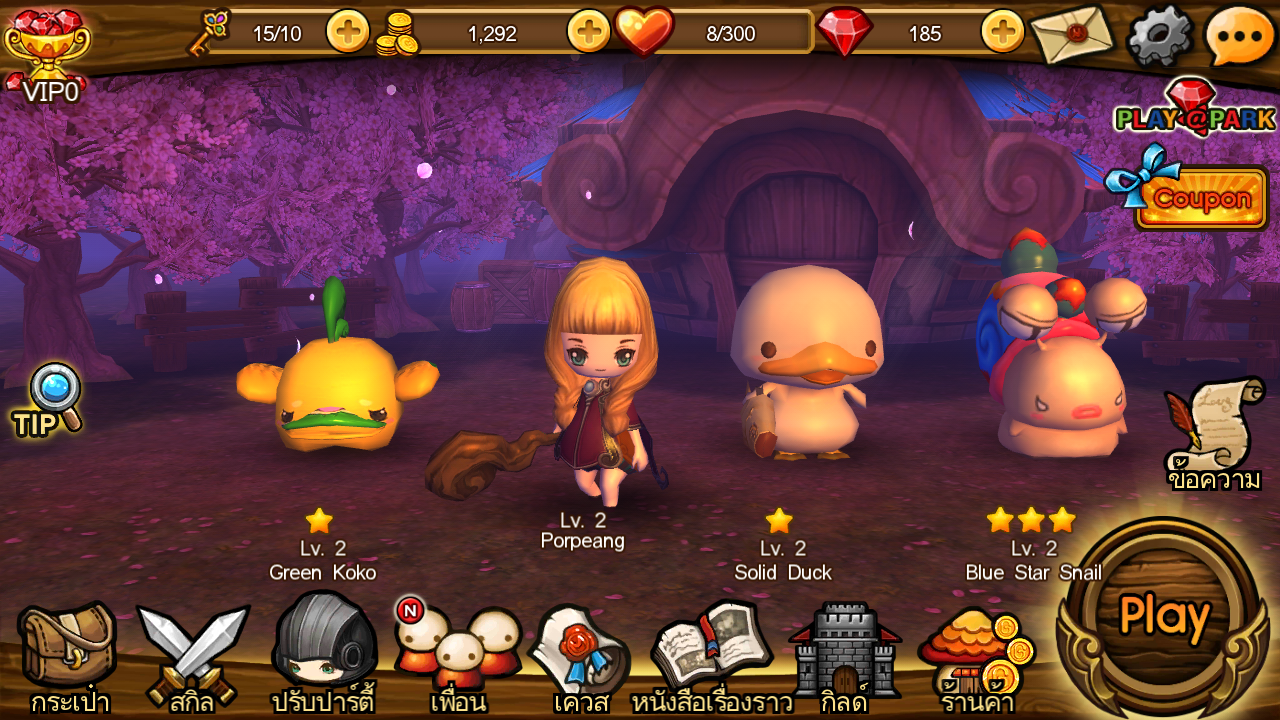Redeem a code via Coupon button
The width and height of the screenshot is (1280, 720).
[1199, 197]
